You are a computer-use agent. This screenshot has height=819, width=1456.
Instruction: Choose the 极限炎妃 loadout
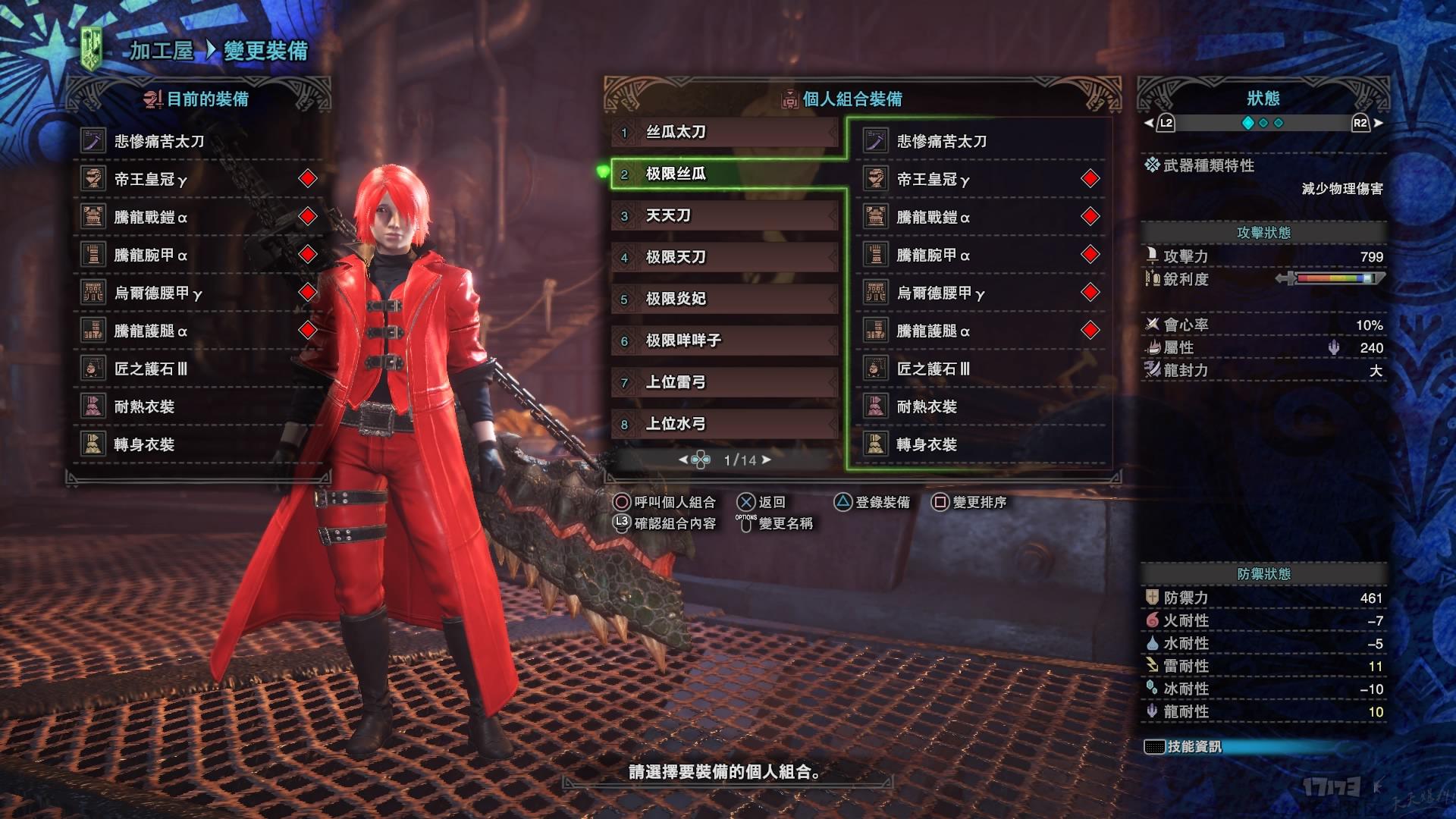(724, 300)
